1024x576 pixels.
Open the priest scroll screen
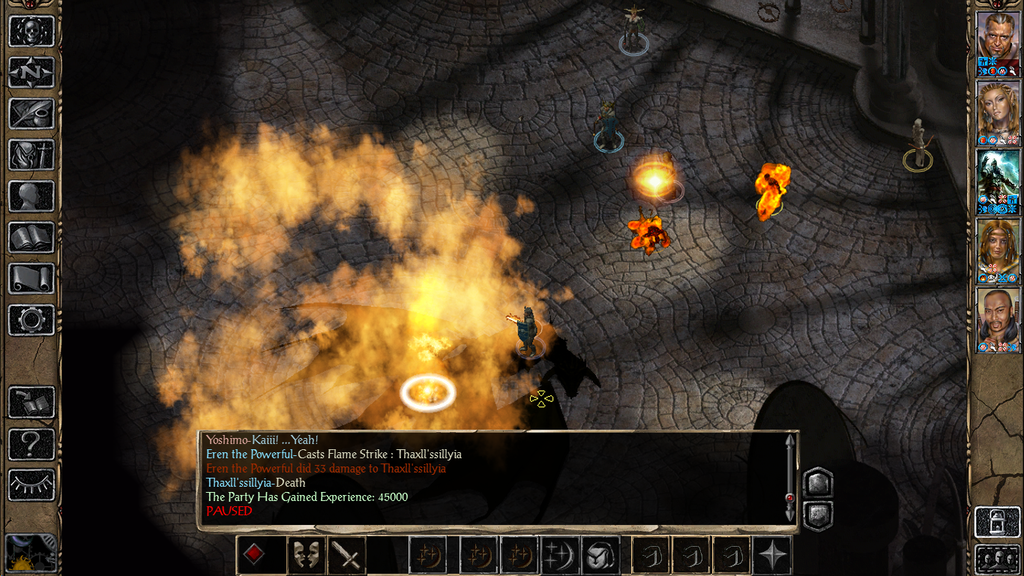[31, 278]
